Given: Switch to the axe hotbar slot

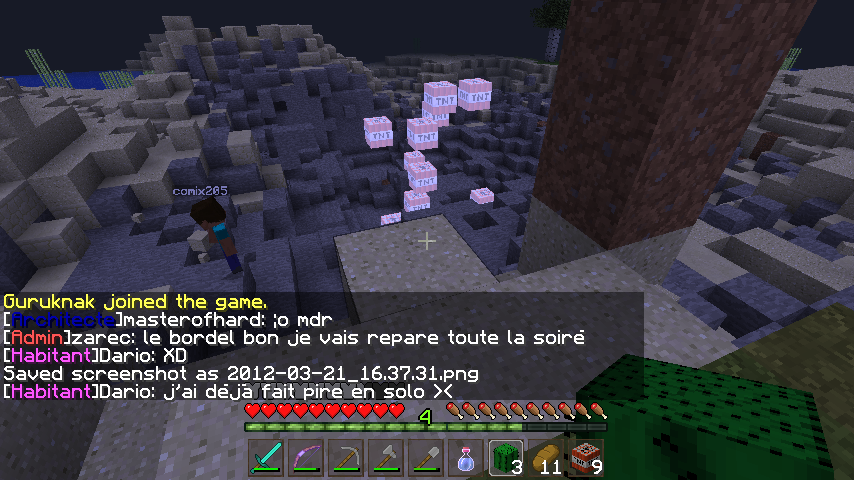Looking at the screenshot, I should coord(387,458).
